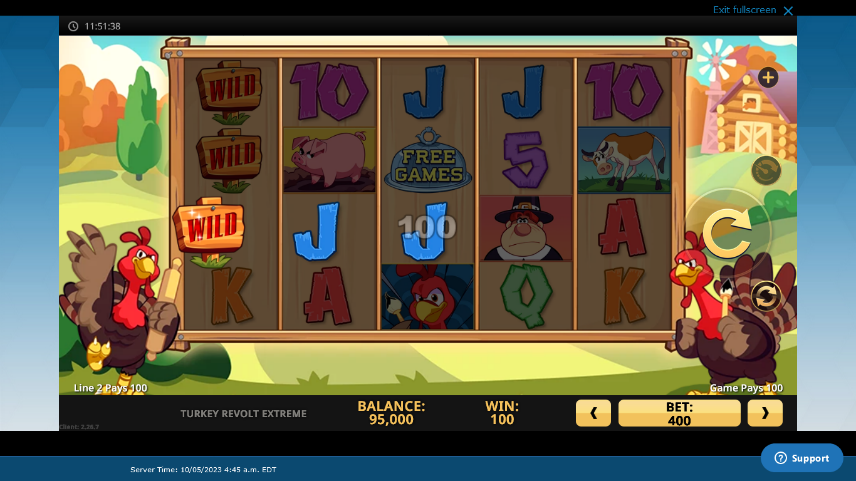
Task: Increase the bet with the right arrow
Action: (x=765, y=413)
